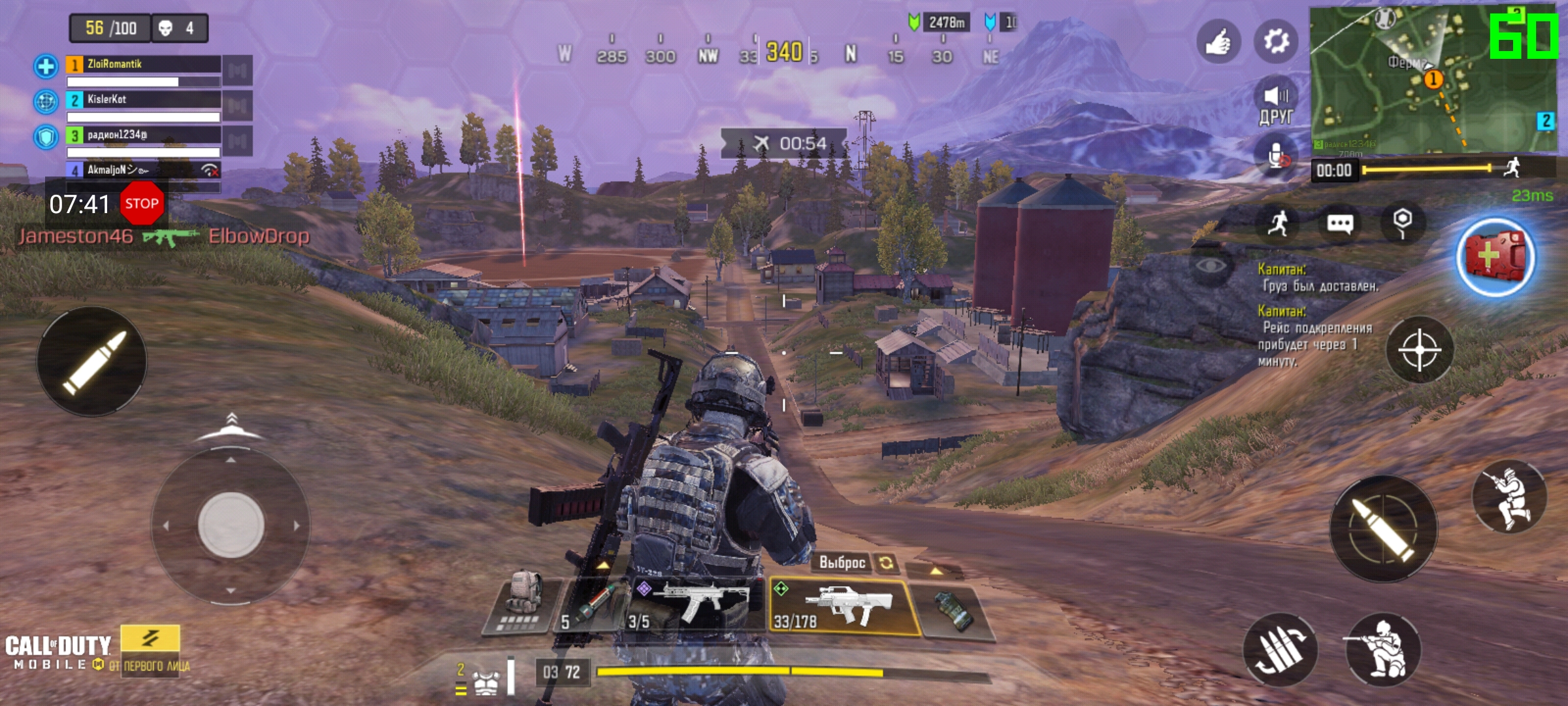Toggle auto-run sprint icon
The image size is (1568, 706).
pos(1278,224)
